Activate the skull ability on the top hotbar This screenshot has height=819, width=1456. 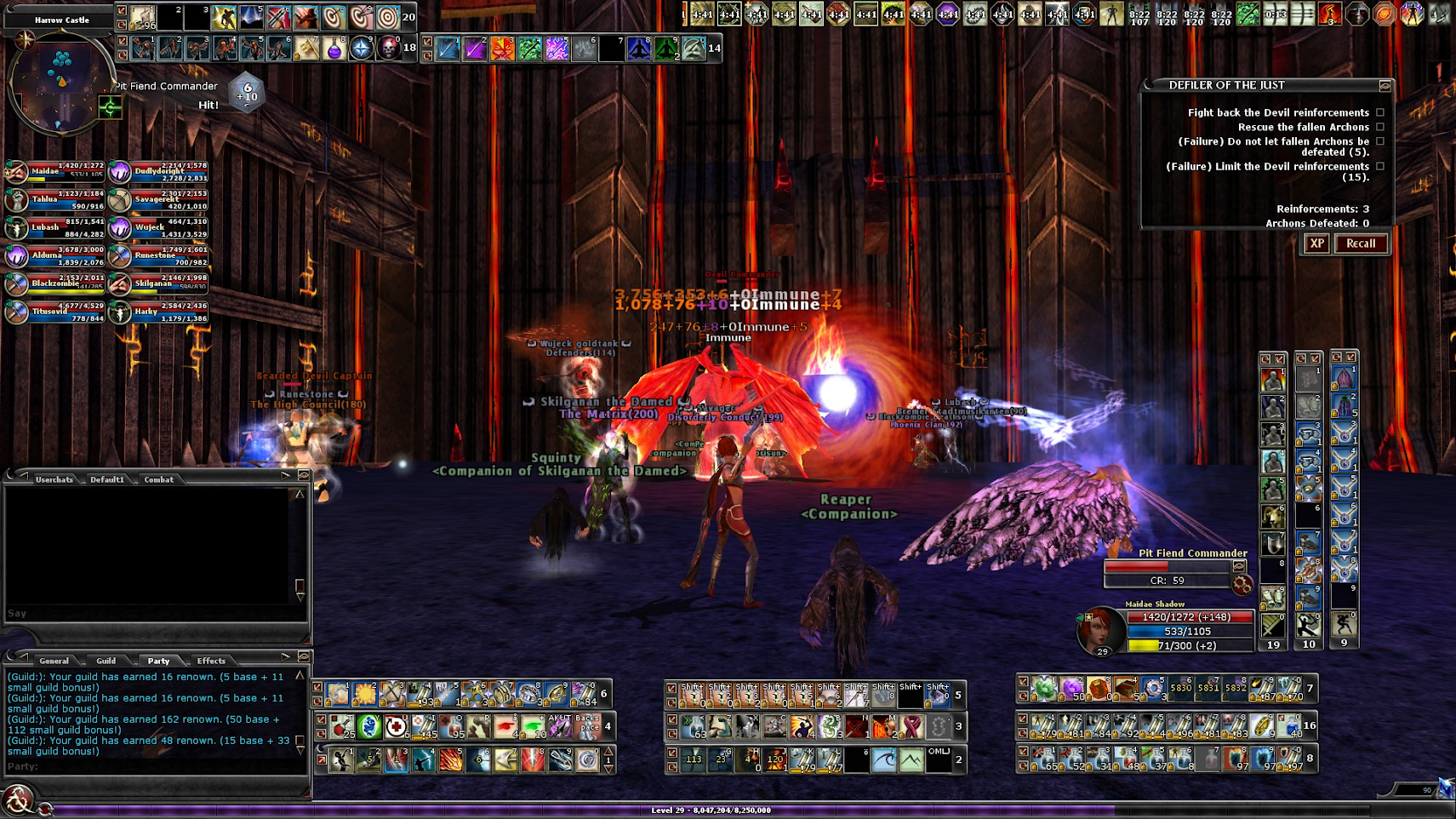click(x=389, y=48)
